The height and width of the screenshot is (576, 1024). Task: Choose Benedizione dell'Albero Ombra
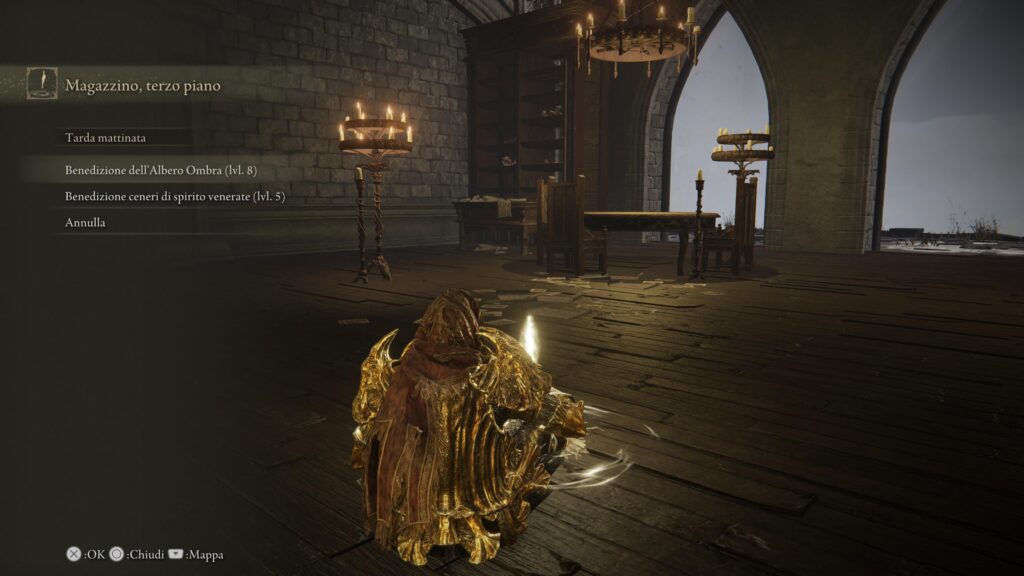click(x=161, y=170)
